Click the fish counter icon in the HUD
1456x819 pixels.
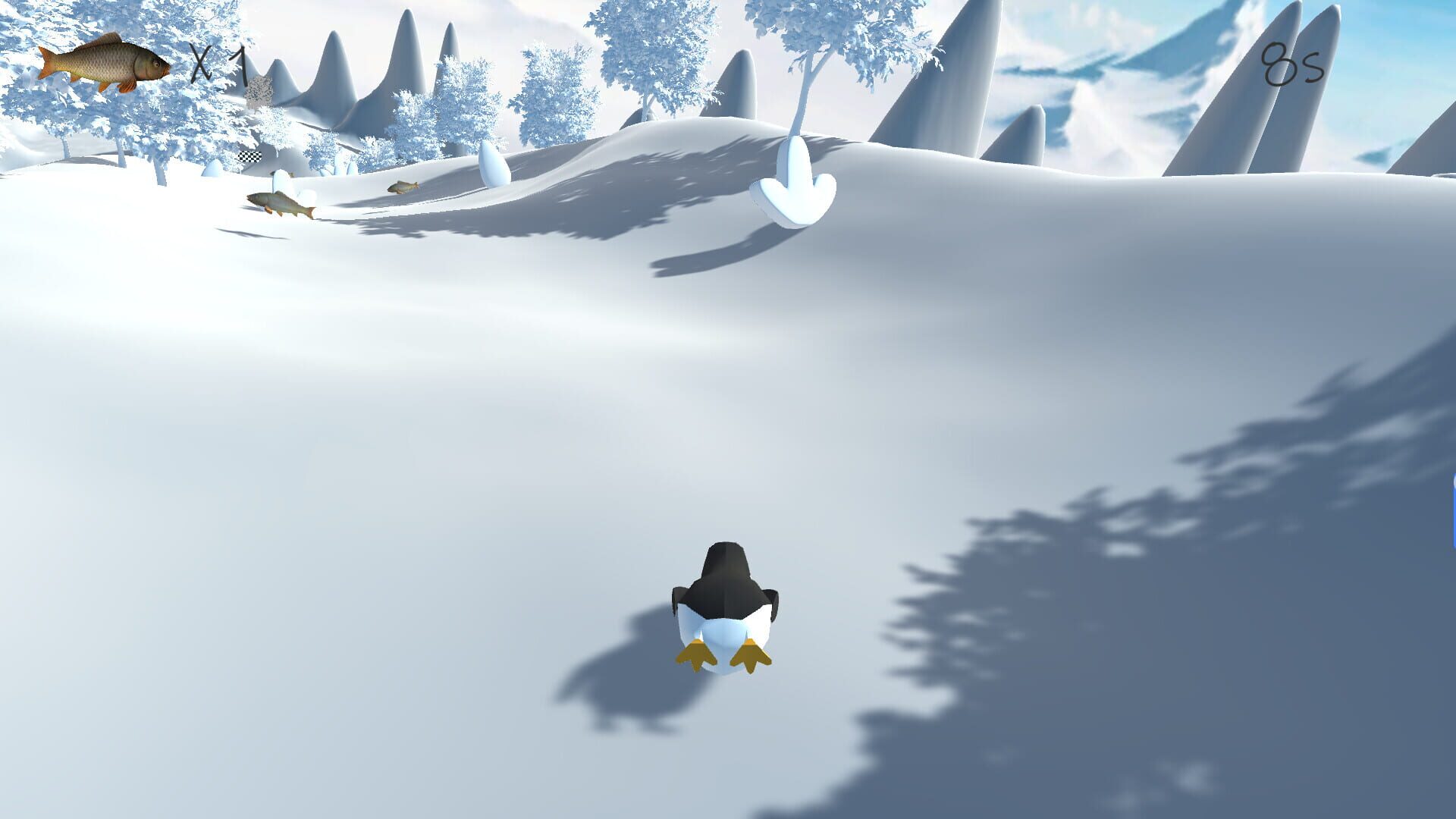99,64
